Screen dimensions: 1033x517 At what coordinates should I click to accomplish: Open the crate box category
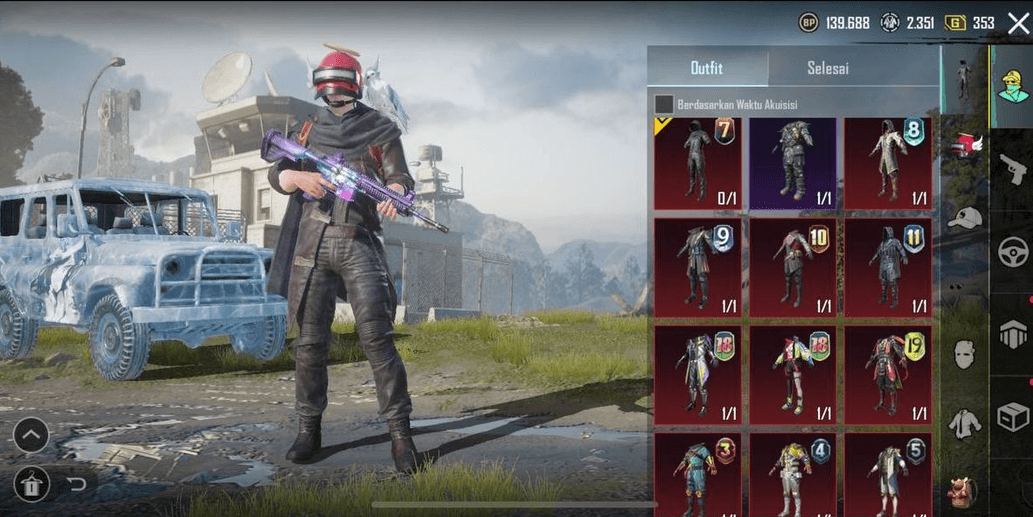(x=1013, y=416)
